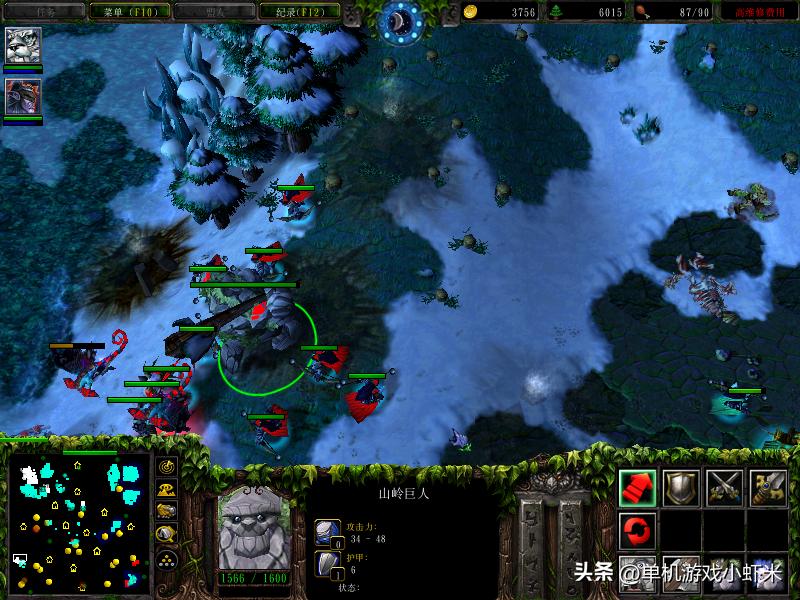Open the dimmed 任务 quests button
The width and height of the screenshot is (800, 600).
pos(45,12)
